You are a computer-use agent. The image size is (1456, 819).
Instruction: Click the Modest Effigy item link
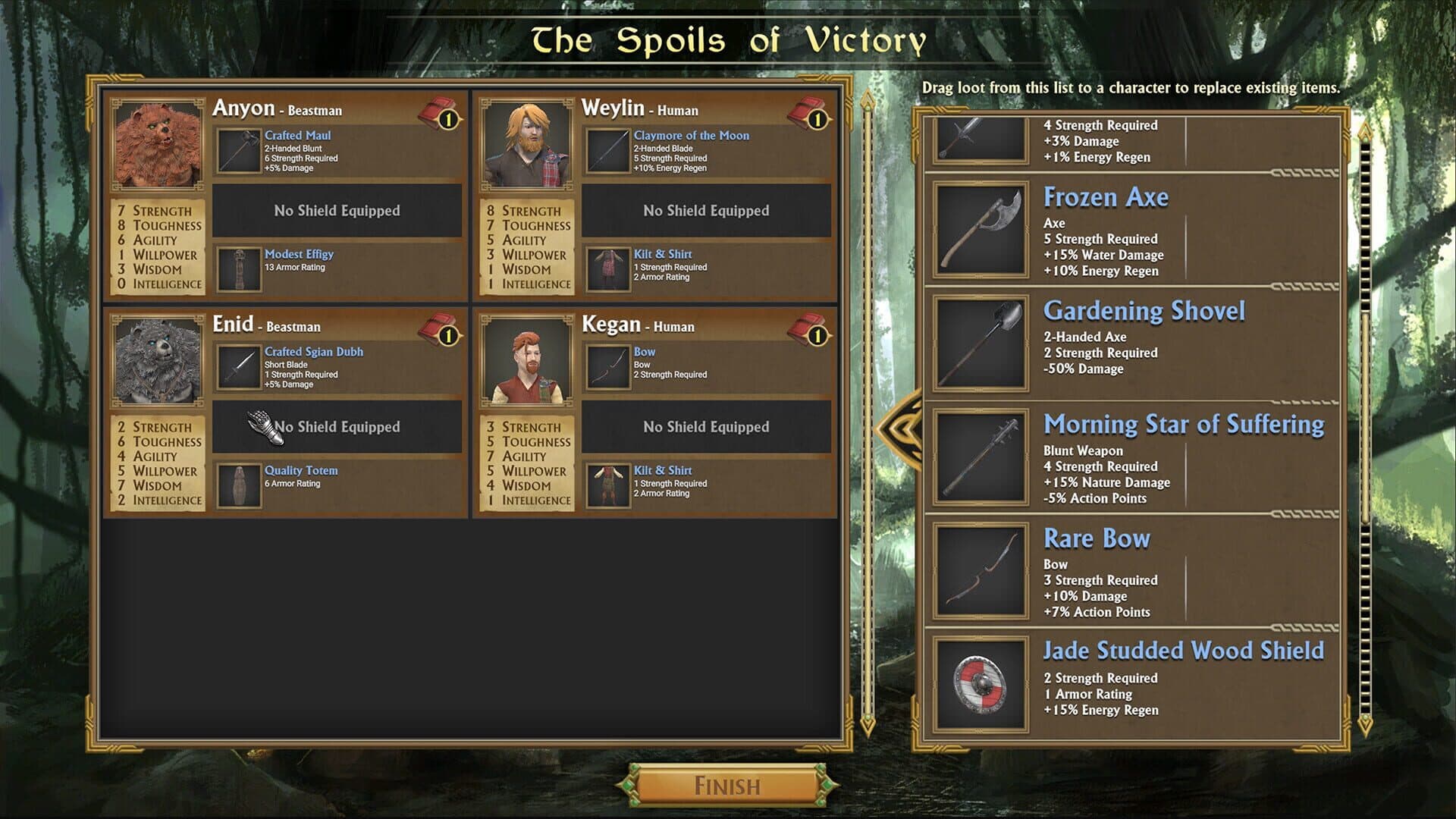(300, 254)
